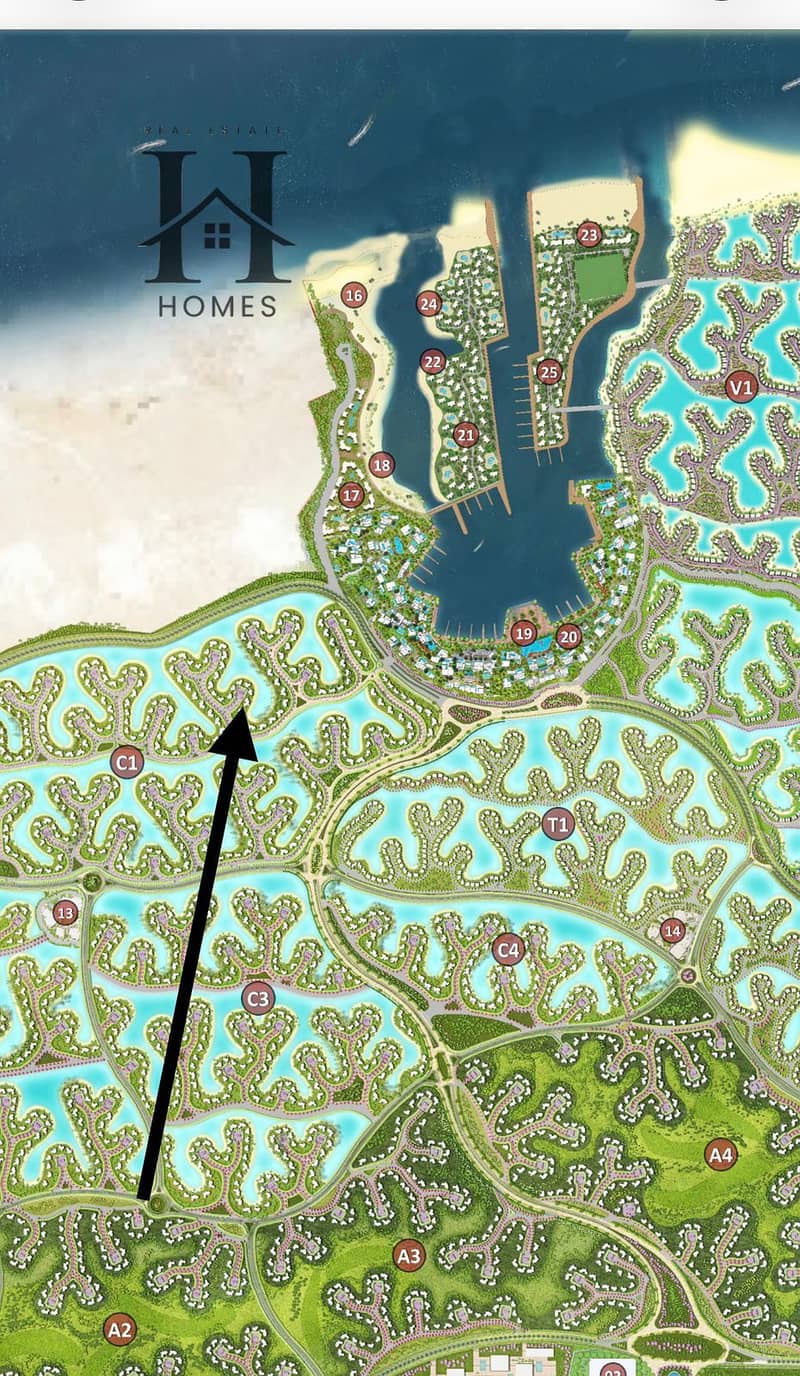Click map marker 14
The image size is (800, 1376).
tap(673, 929)
